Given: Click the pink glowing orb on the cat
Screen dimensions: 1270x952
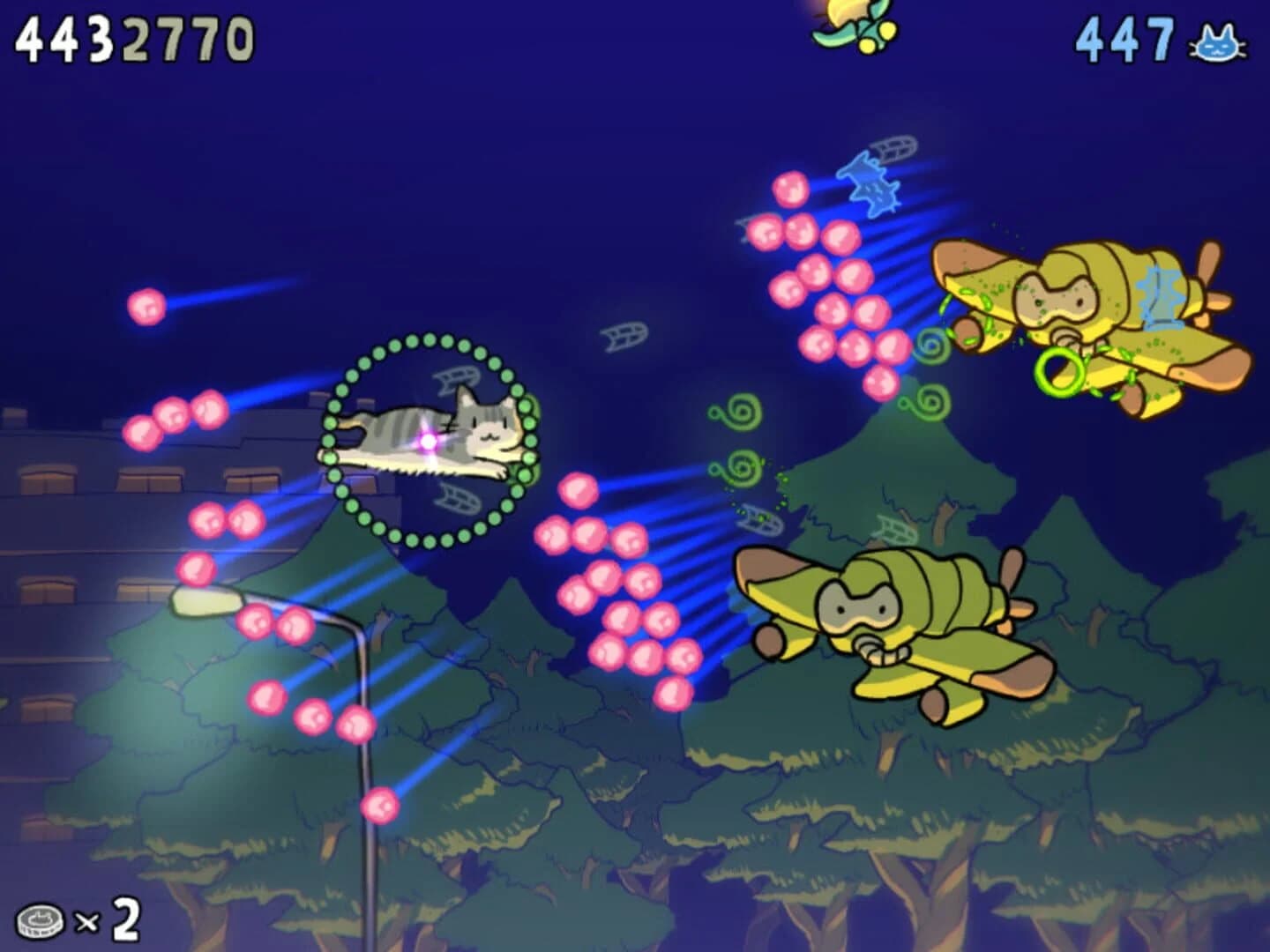Looking at the screenshot, I should (x=426, y=441).
